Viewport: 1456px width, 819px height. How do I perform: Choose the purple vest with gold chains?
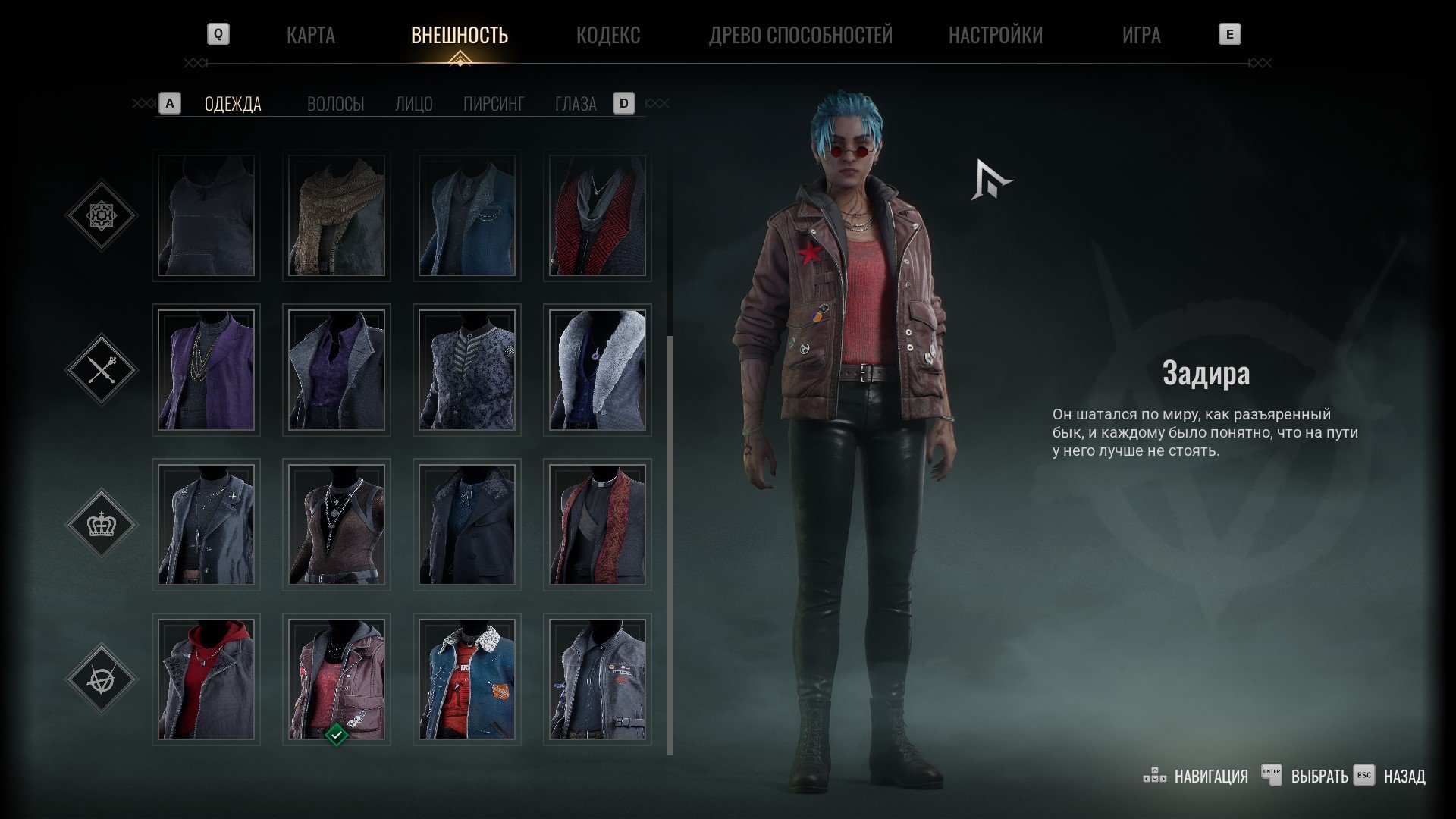tap(206, 371)
